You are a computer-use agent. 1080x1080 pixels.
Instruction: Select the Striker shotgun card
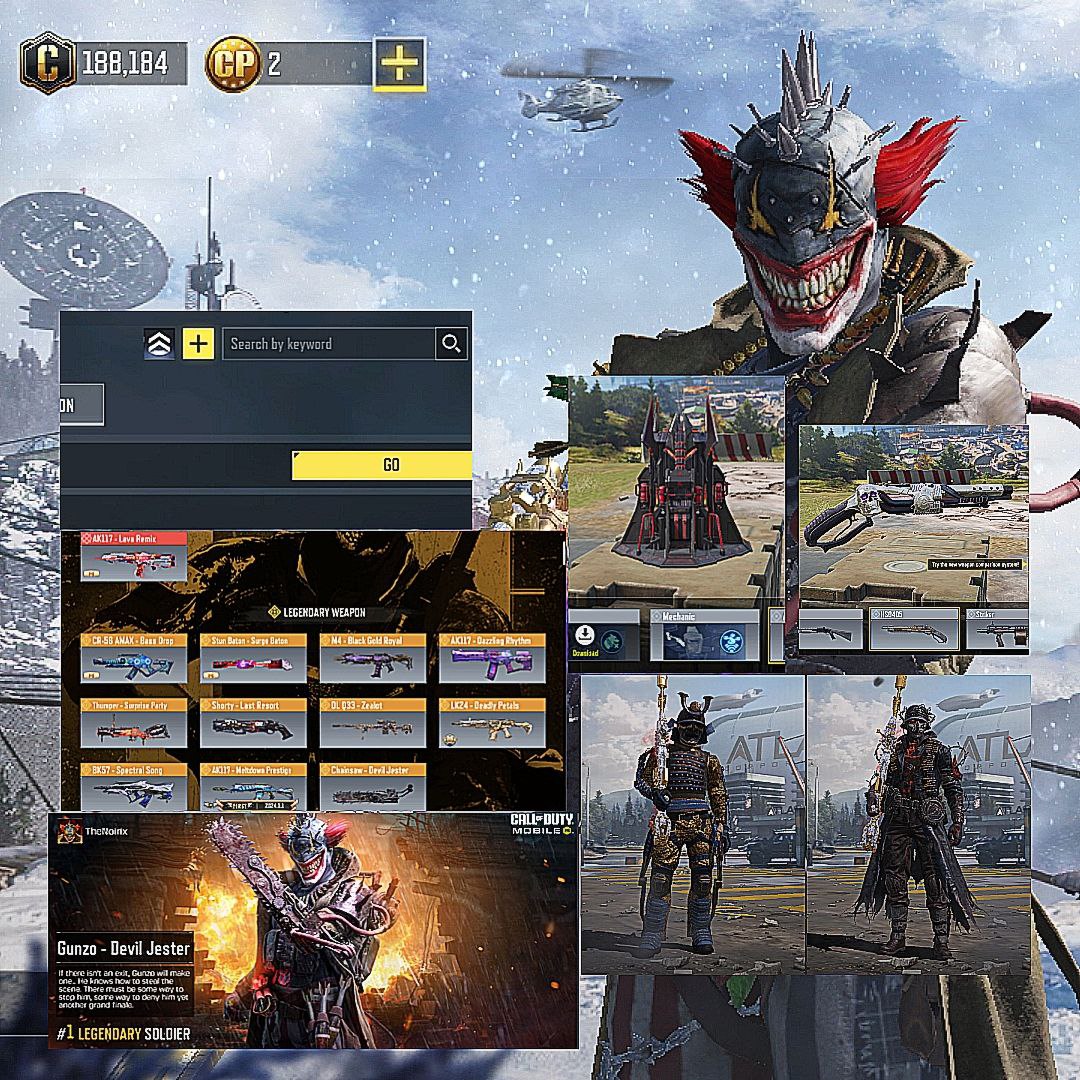pyautogui.click(x=996, y=630)
